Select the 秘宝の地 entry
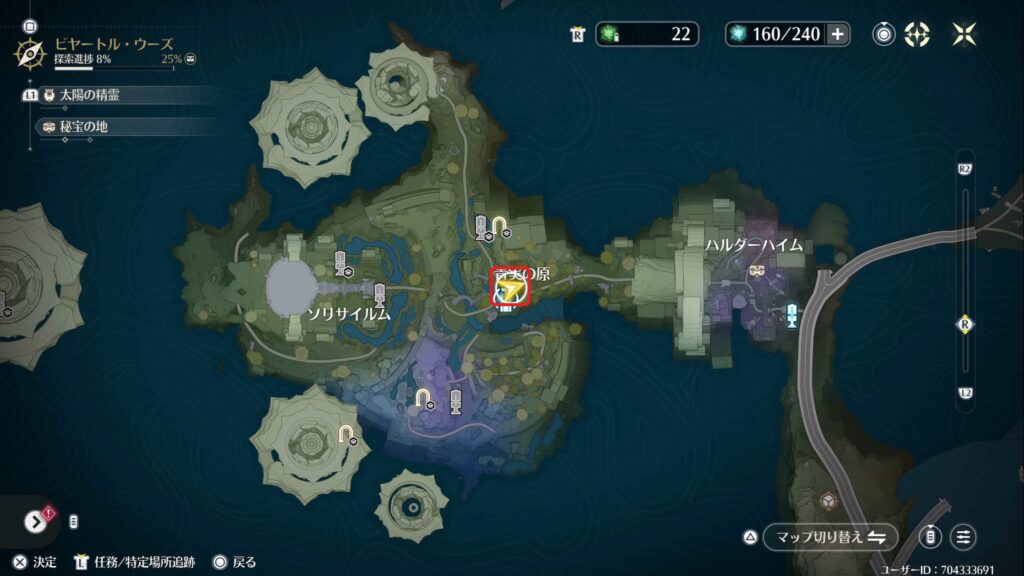 tap(82, 127)
